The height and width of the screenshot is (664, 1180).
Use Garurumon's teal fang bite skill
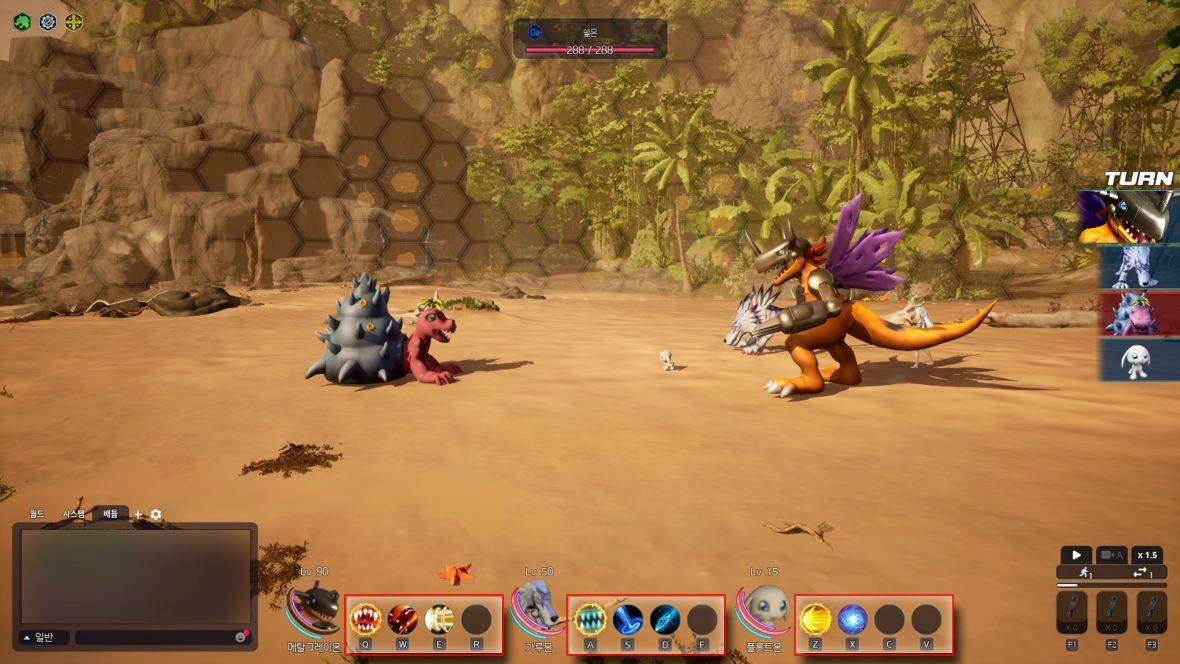point(590,620)
